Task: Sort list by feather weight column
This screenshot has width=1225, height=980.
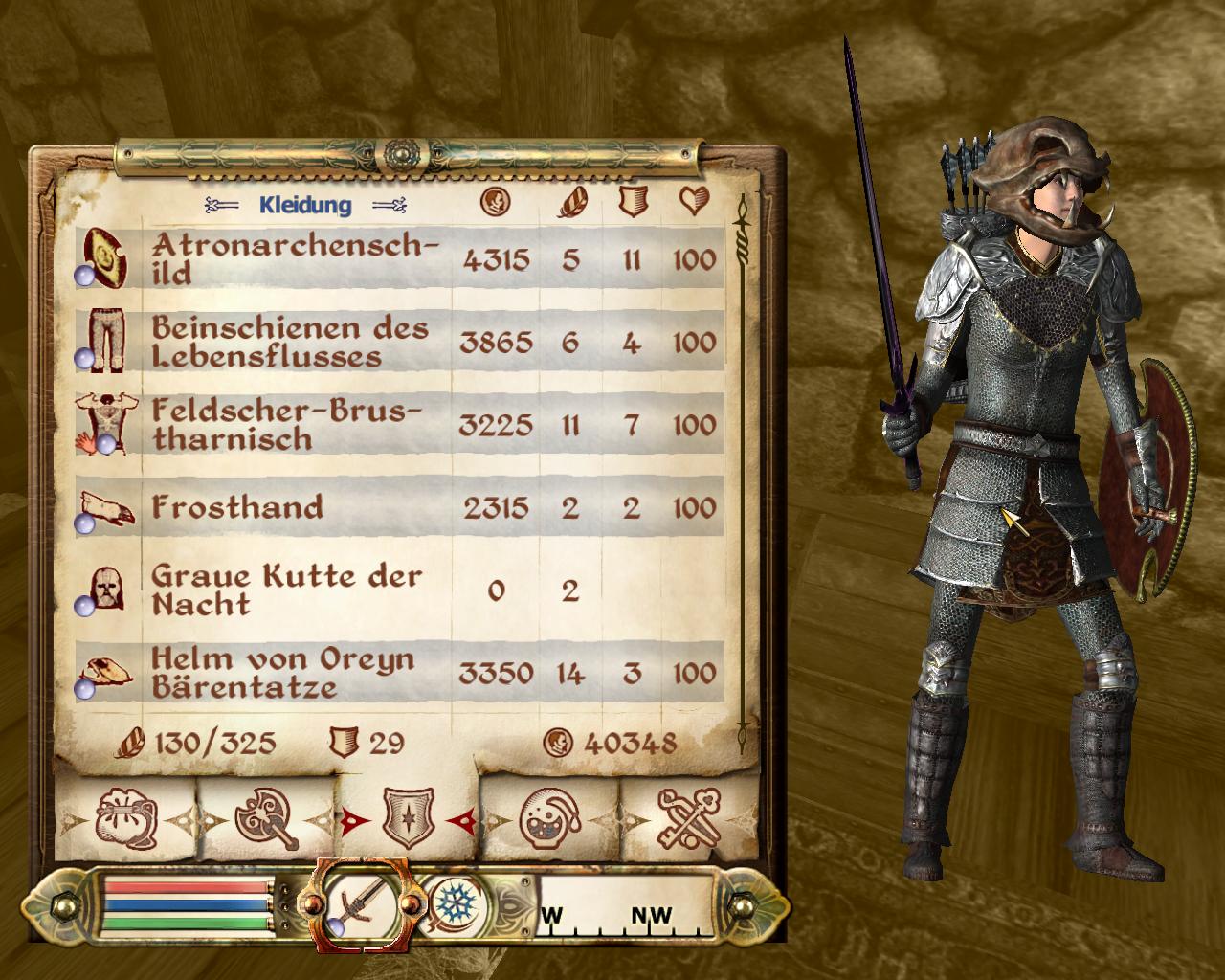Action: pos(571,202)
